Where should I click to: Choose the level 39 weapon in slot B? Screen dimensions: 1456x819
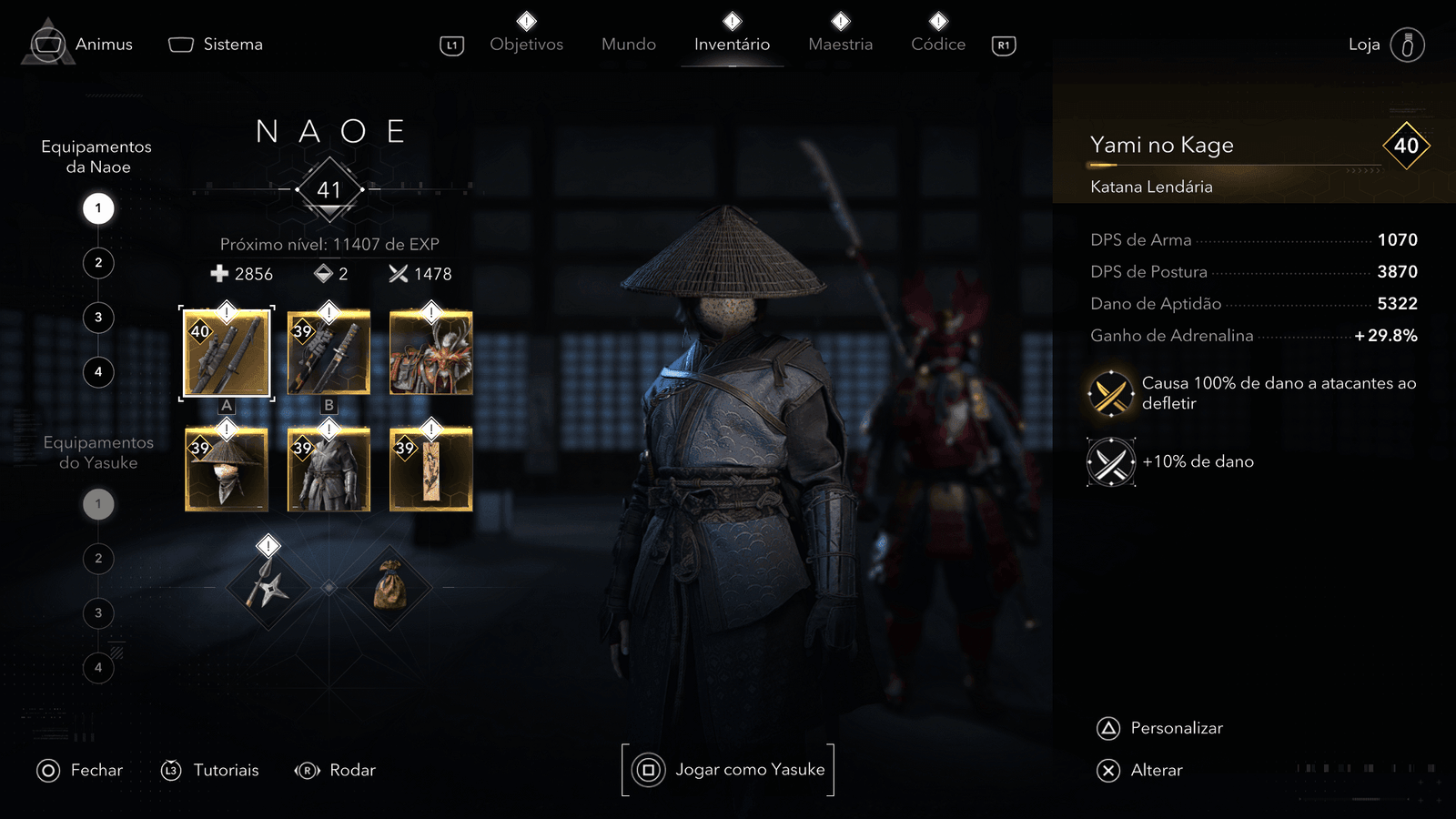(x=329, y=353)
